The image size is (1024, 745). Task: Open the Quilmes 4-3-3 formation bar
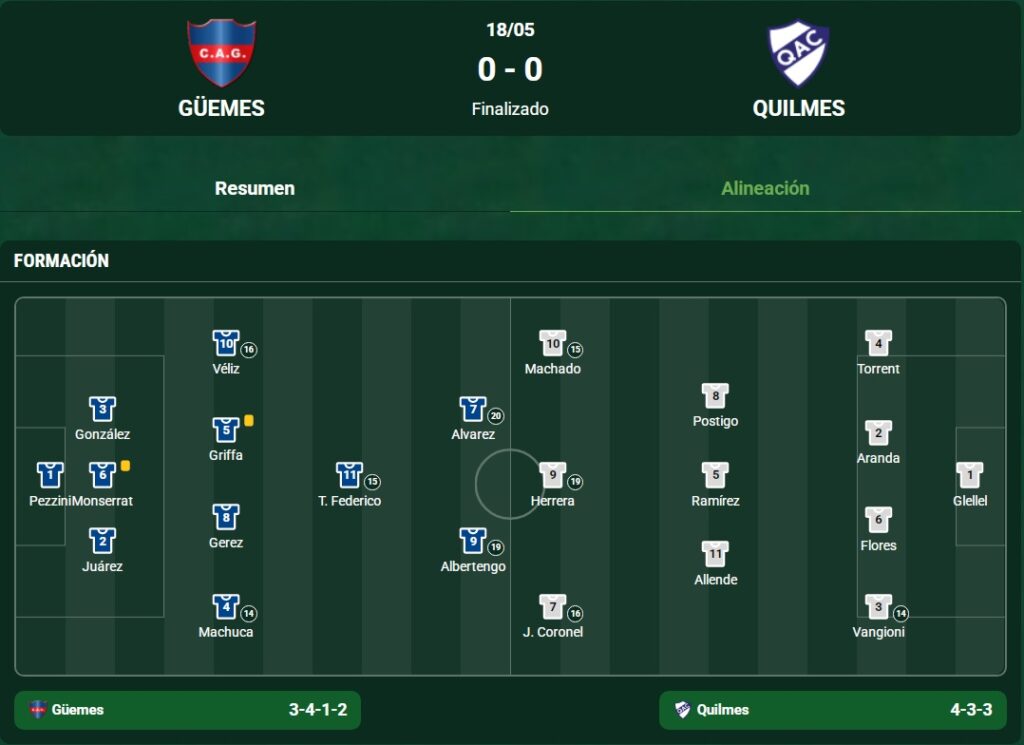click(833, 710)
